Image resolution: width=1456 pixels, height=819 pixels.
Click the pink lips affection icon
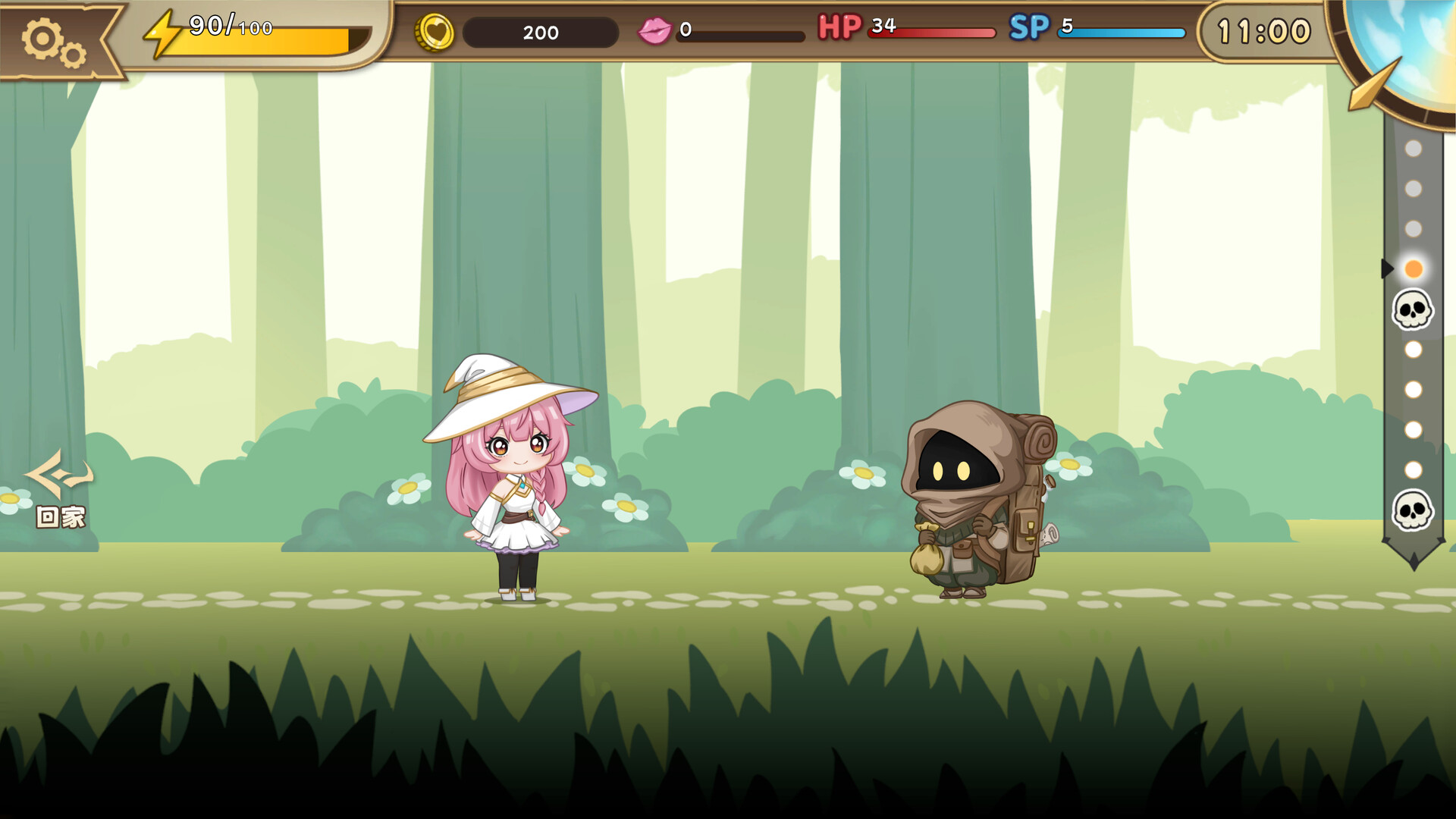[657, 30]
